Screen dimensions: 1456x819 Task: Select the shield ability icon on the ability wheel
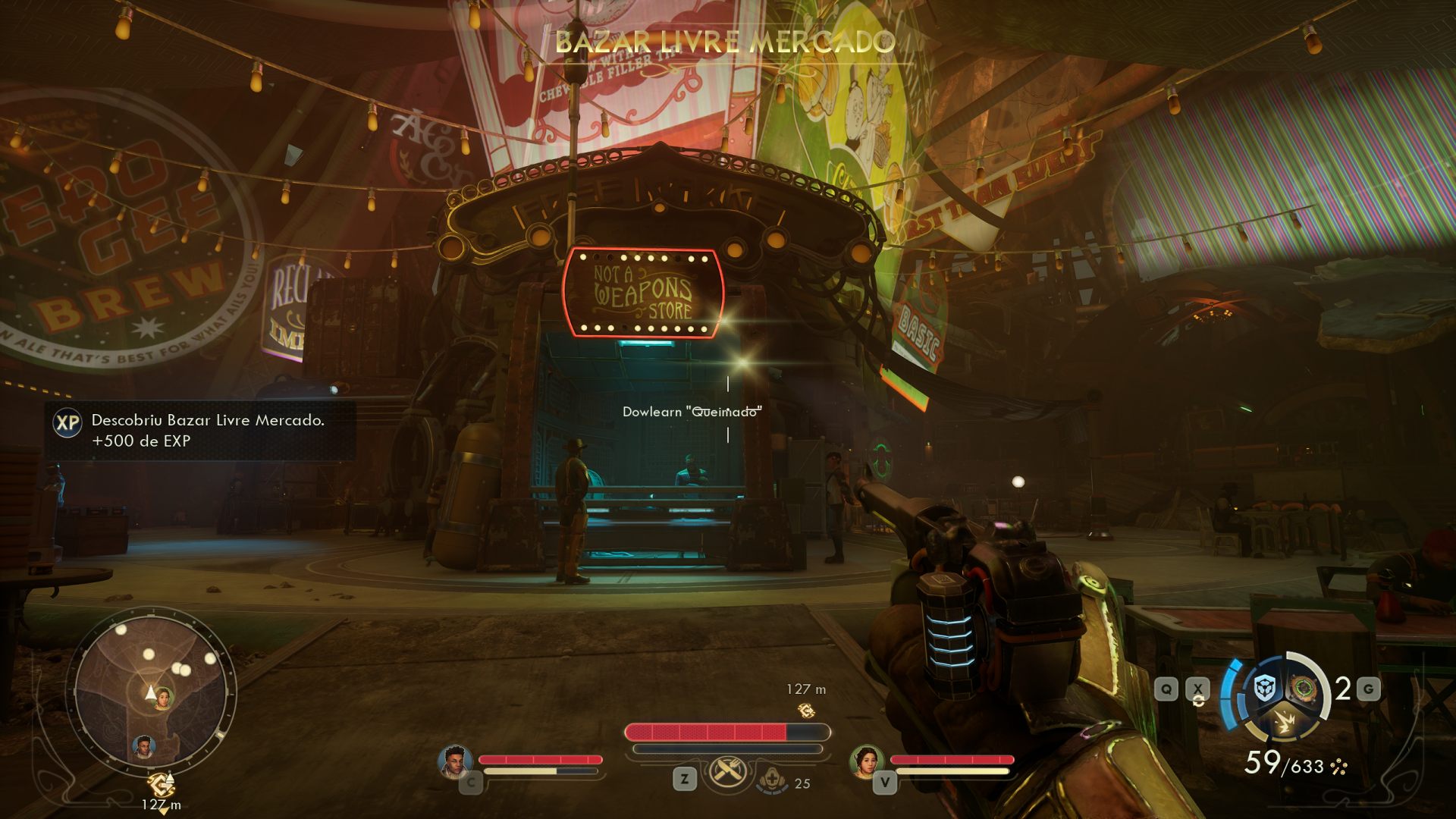click(x=1263, y=686)
